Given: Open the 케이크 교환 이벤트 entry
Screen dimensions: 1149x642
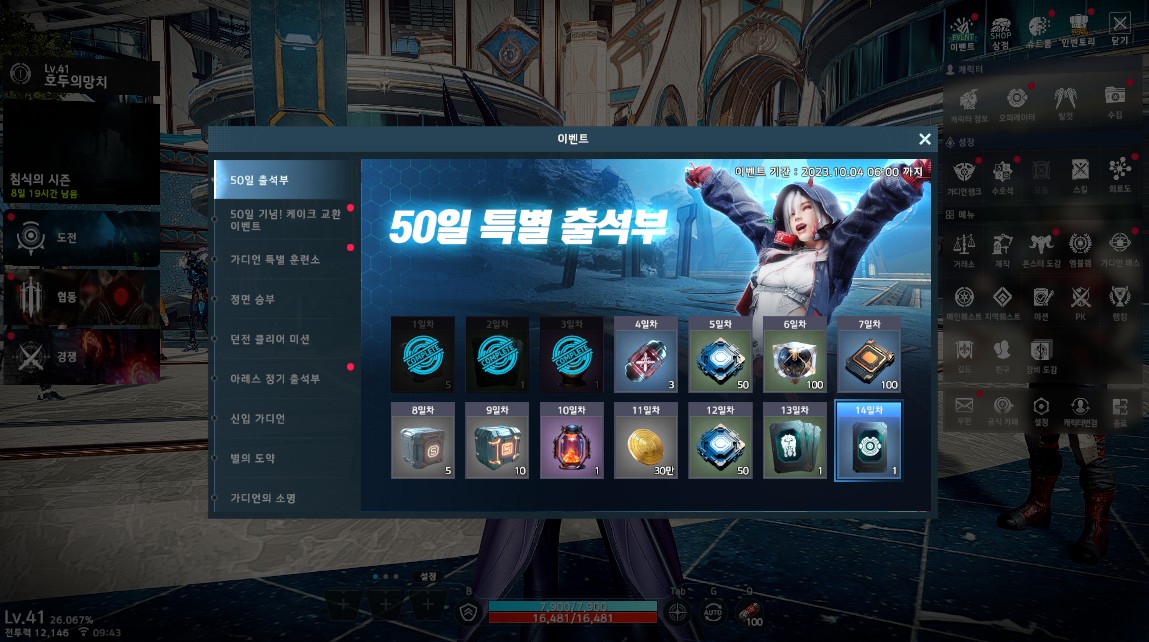Looking at the screenshot, I should pyautogui.click(x=280, y=220).
